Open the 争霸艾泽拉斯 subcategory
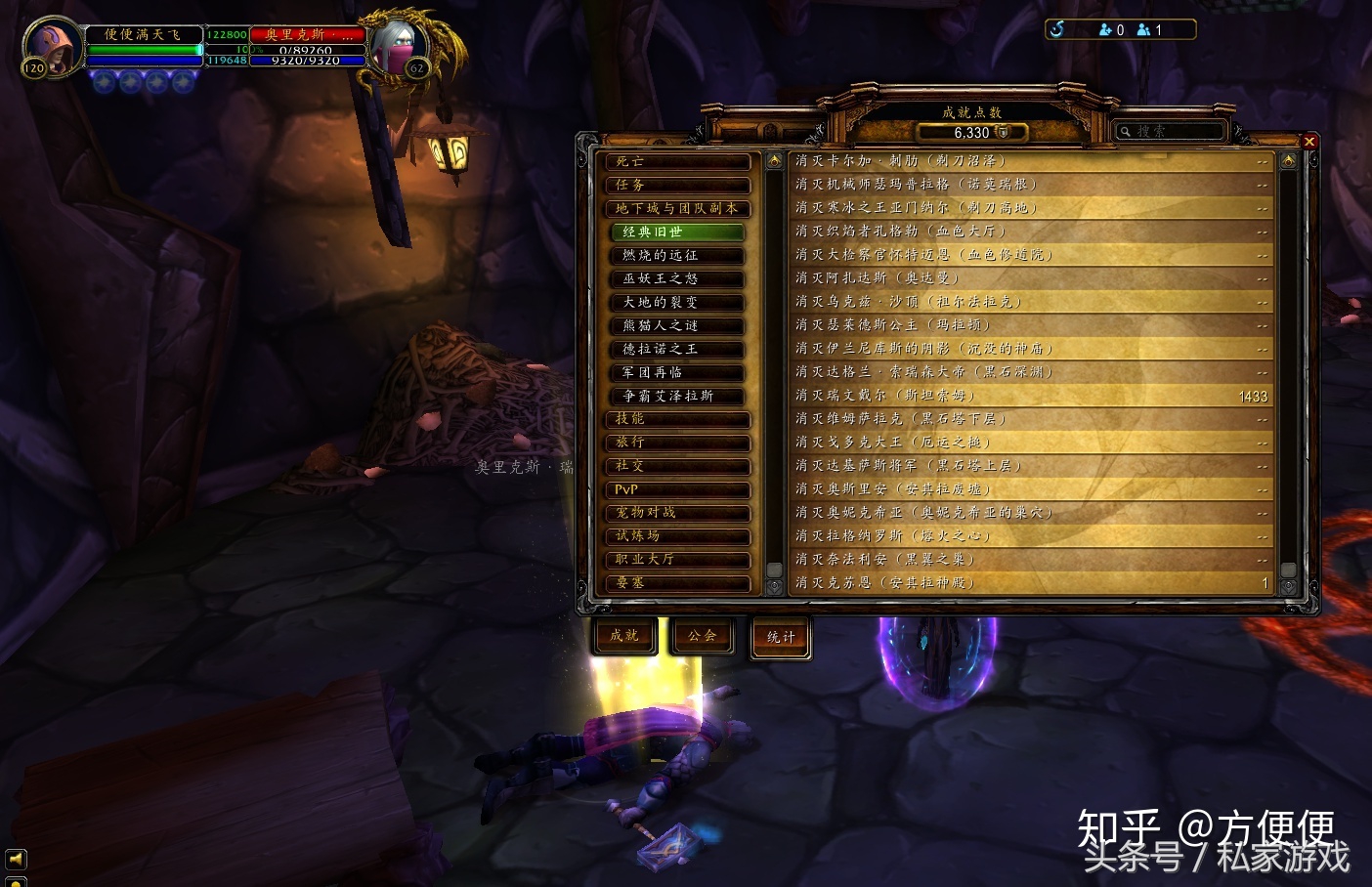1372x887 pixels. tap(677, 397)
